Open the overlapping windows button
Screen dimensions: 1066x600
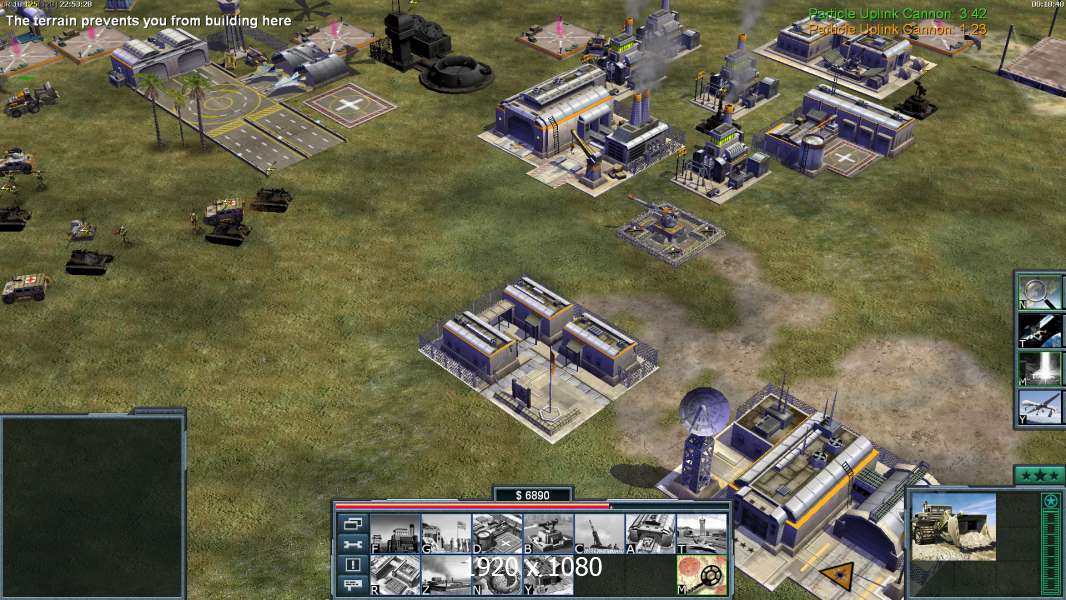pos(352,524)
